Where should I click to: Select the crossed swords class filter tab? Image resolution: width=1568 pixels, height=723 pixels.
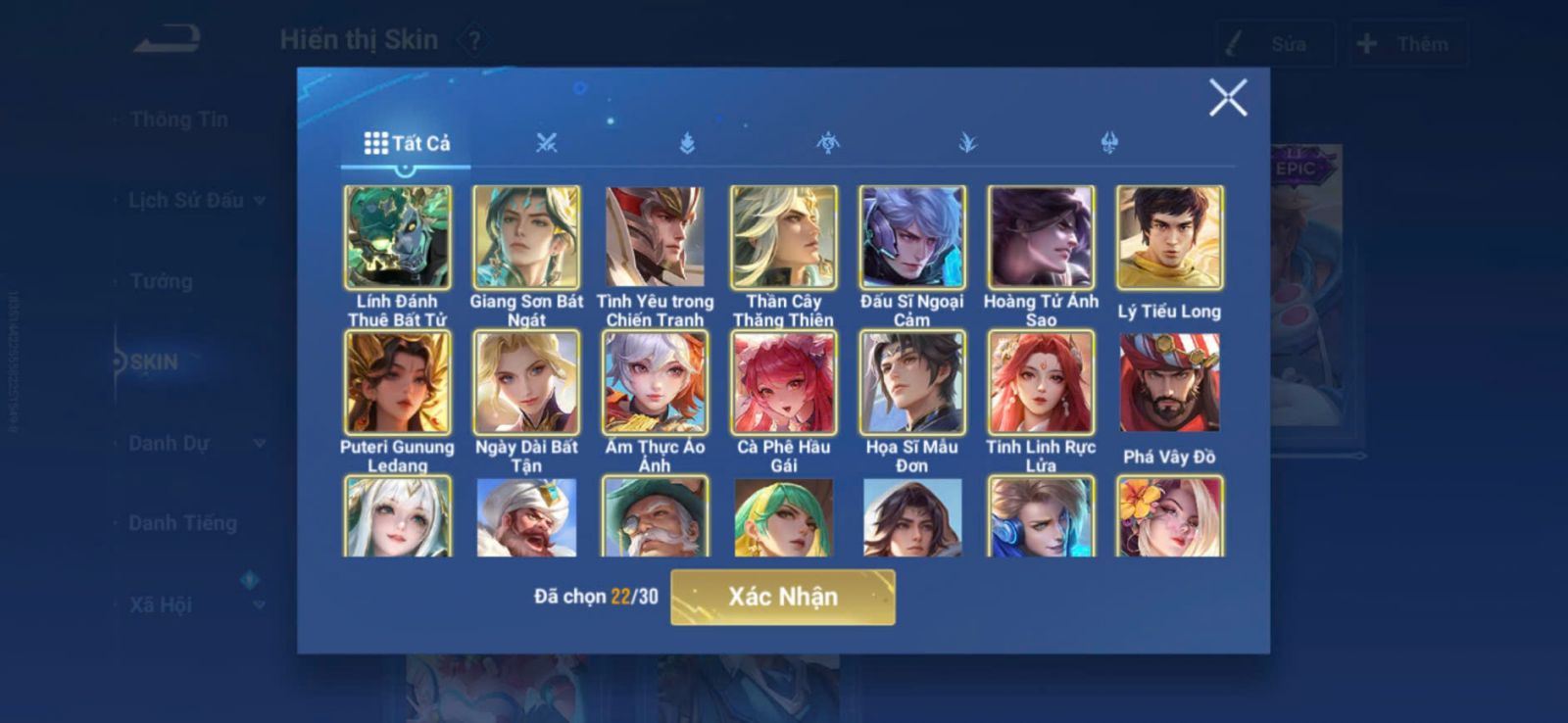coord(547,144)
